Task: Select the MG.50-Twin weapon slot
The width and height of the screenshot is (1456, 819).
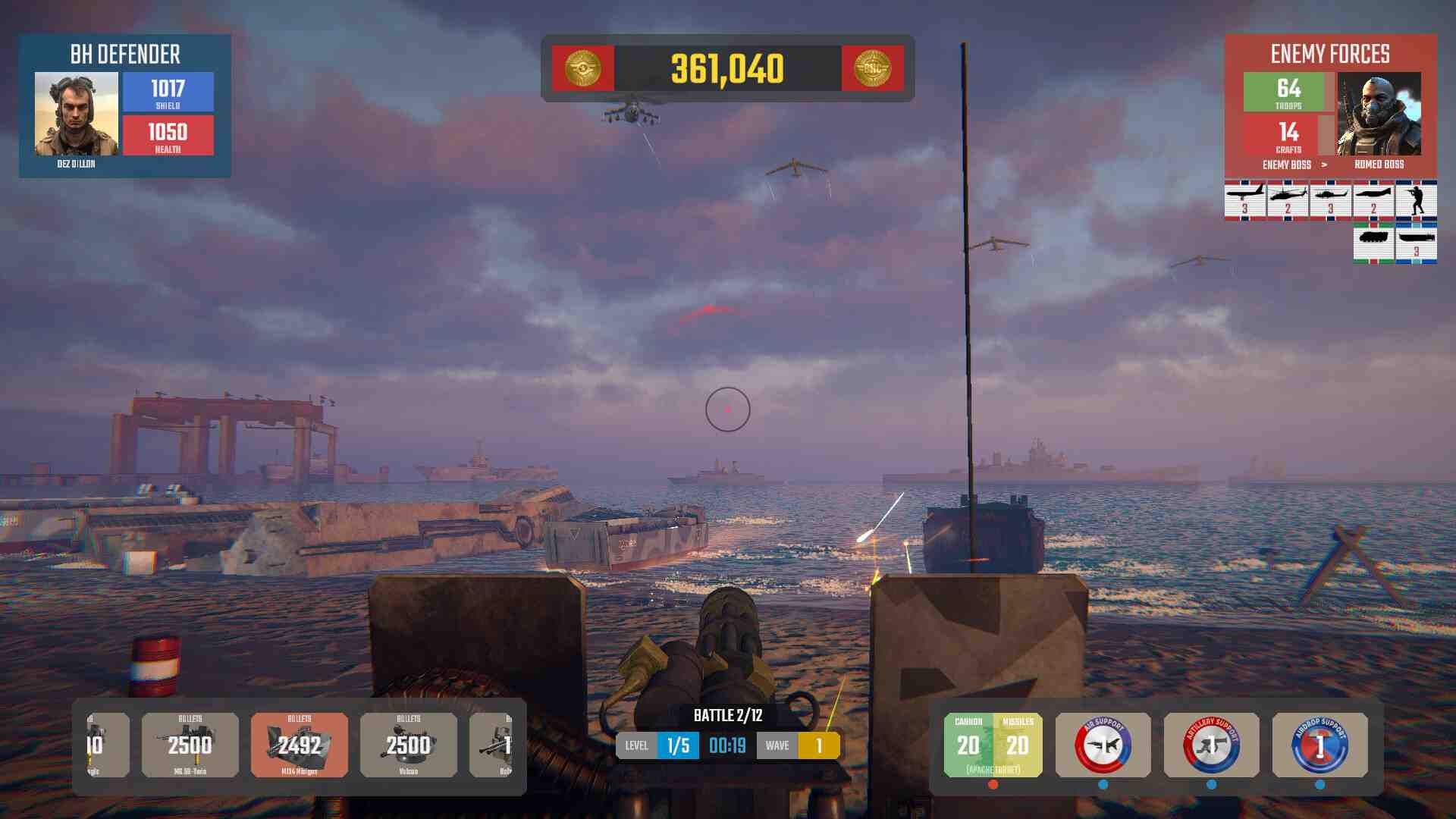Action: pos(190,745)
